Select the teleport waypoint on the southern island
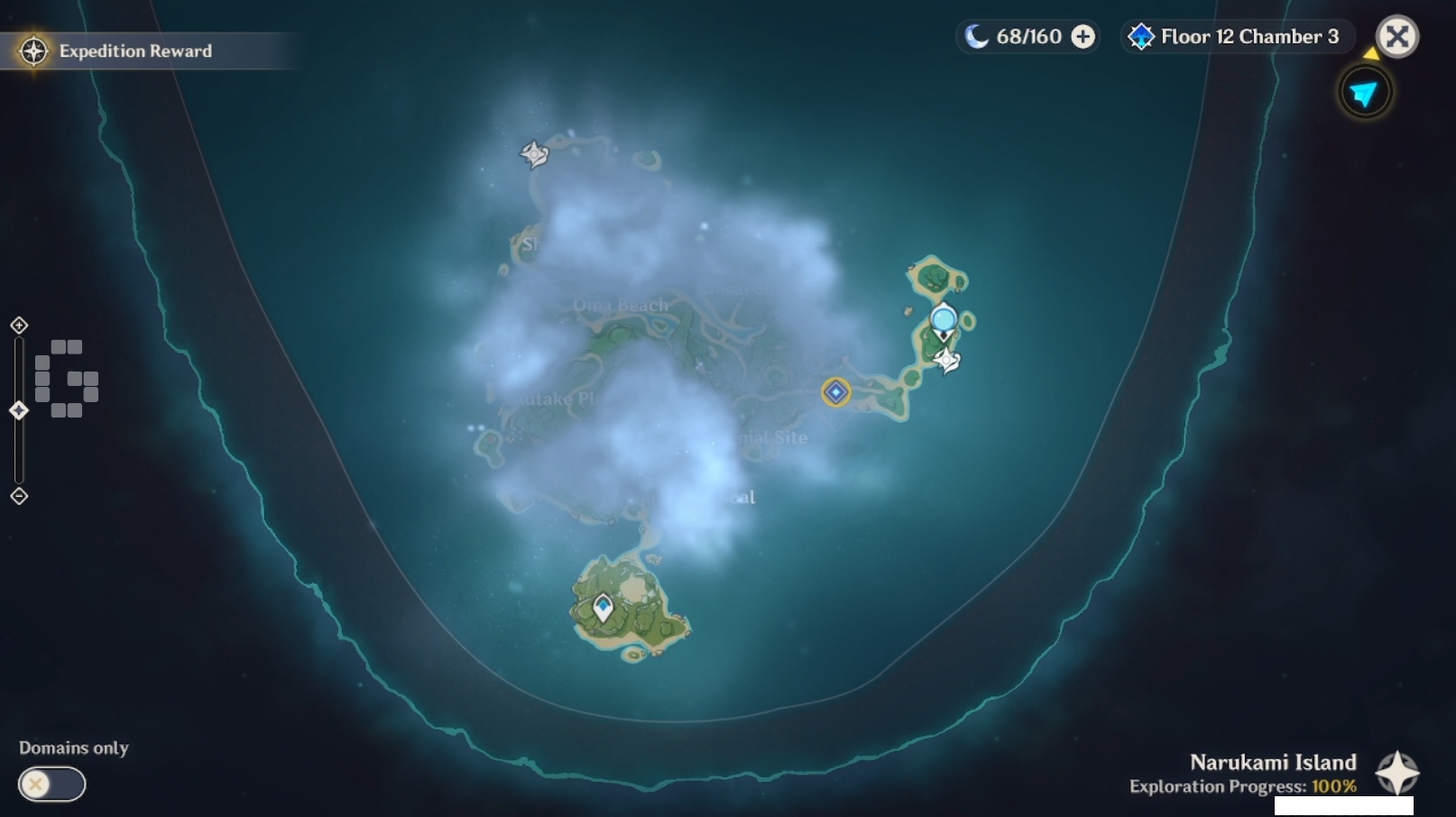 click(x=603, y=607)
